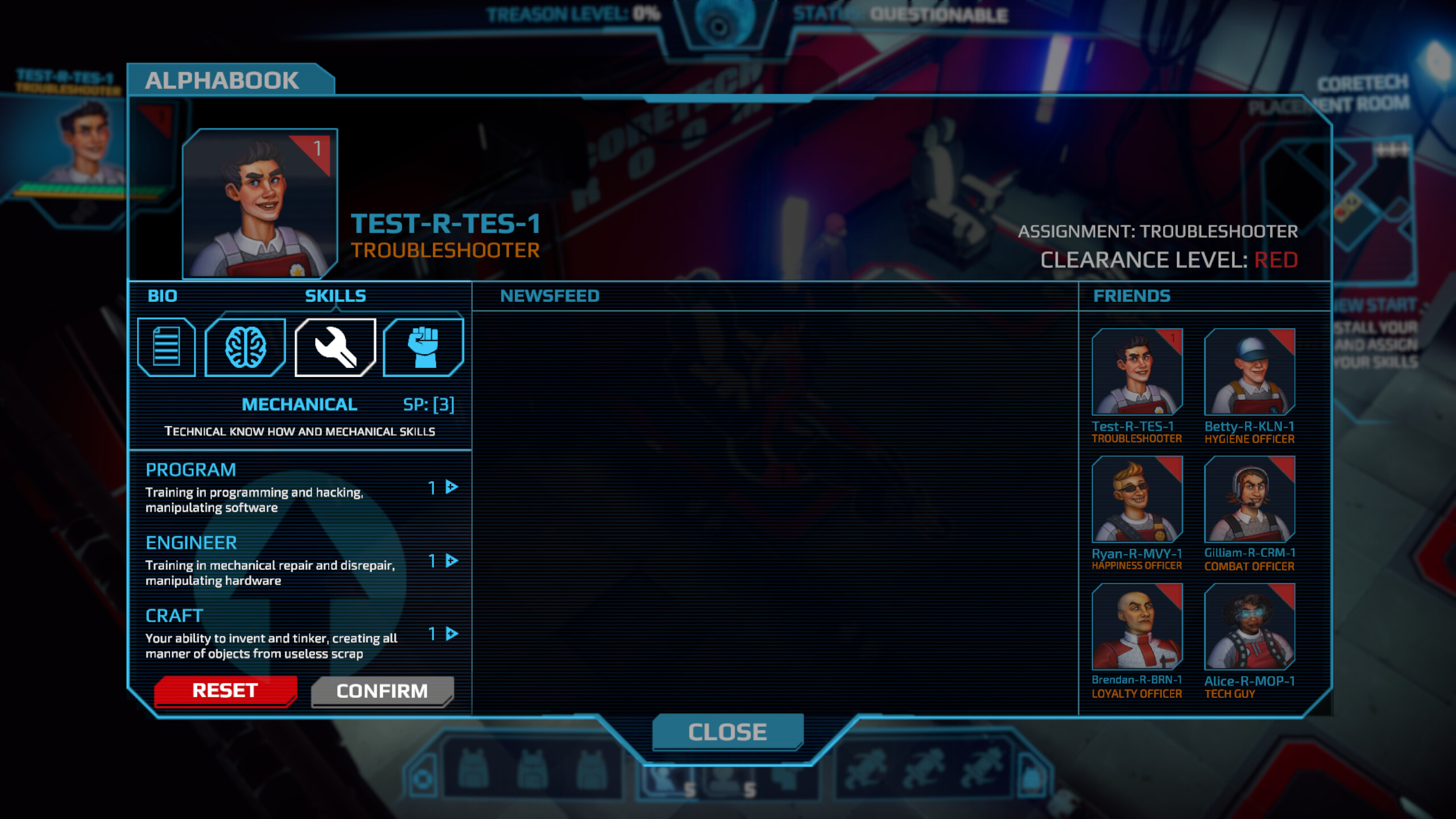Open the SKILLS tab

pos(334,296)
